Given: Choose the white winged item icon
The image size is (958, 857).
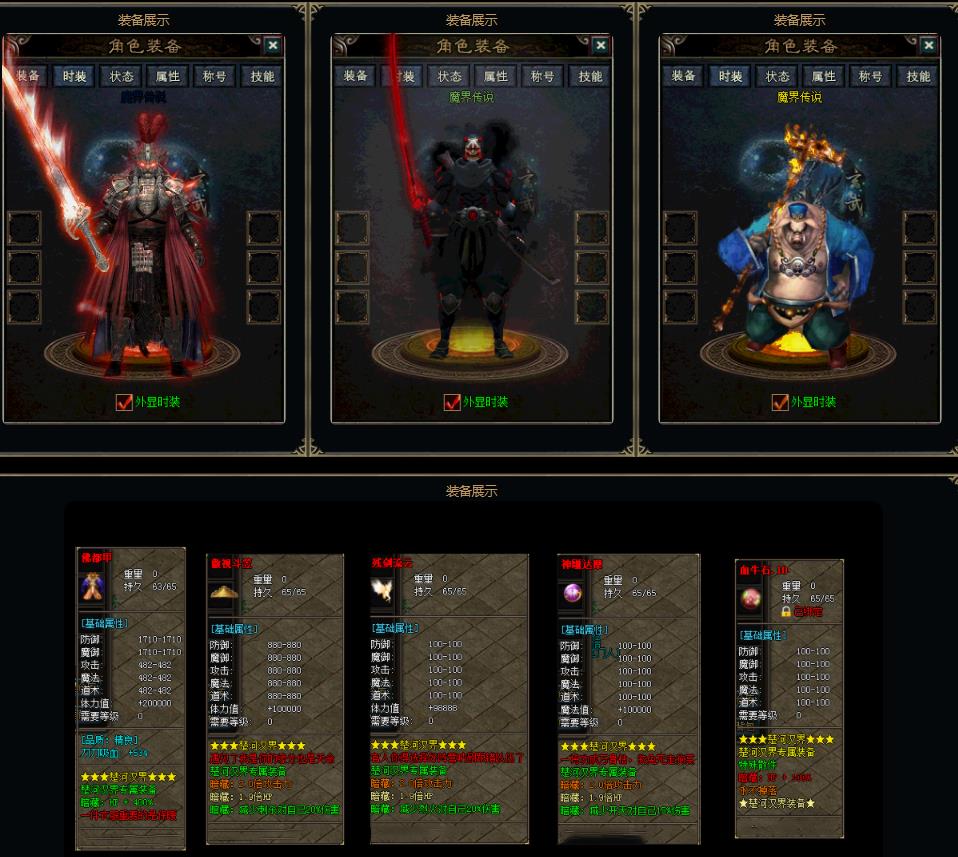Looking at the screenshot, I should click(x=381, y=591).
